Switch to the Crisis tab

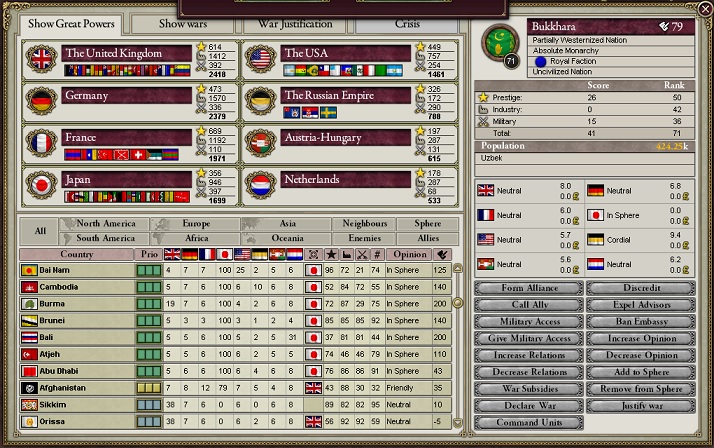(x=408, y=23)
